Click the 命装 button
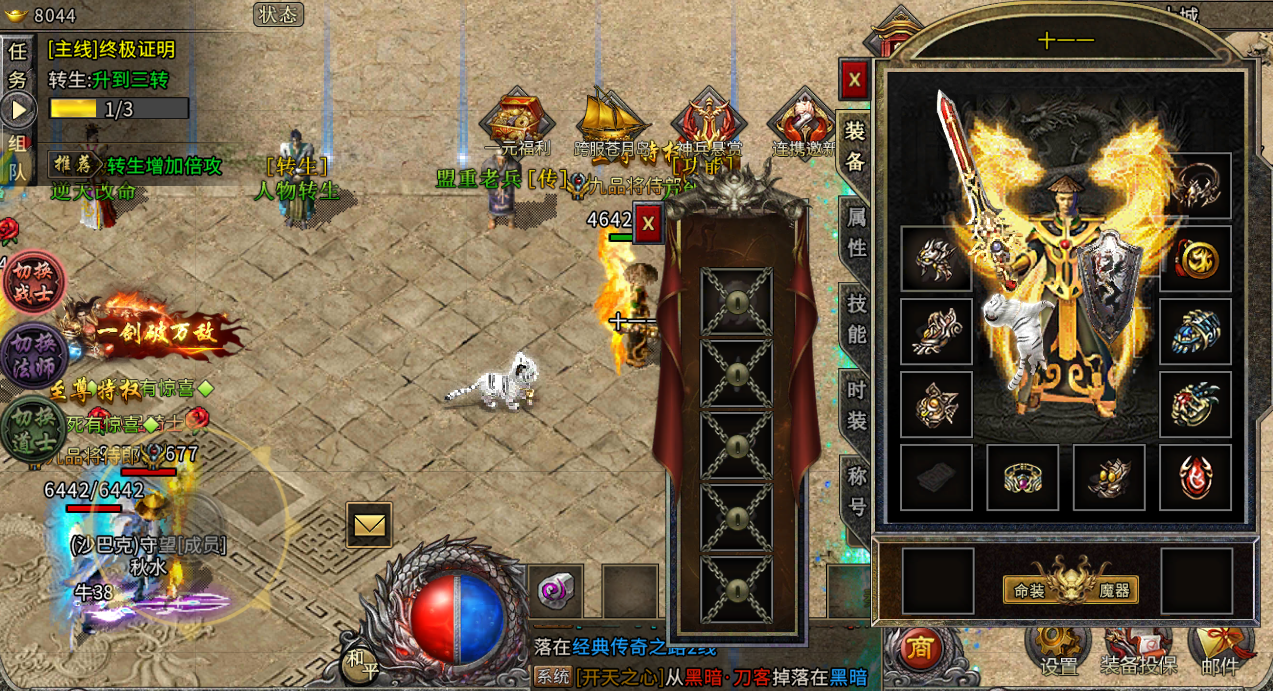 1028,591
